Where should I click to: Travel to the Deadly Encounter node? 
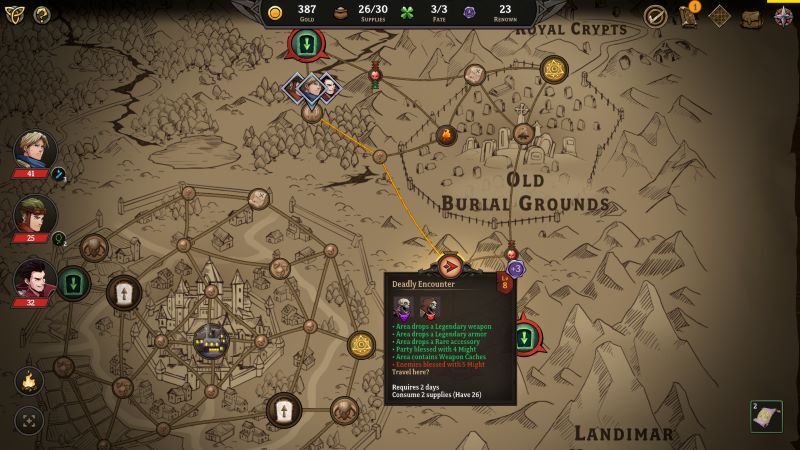450,266
